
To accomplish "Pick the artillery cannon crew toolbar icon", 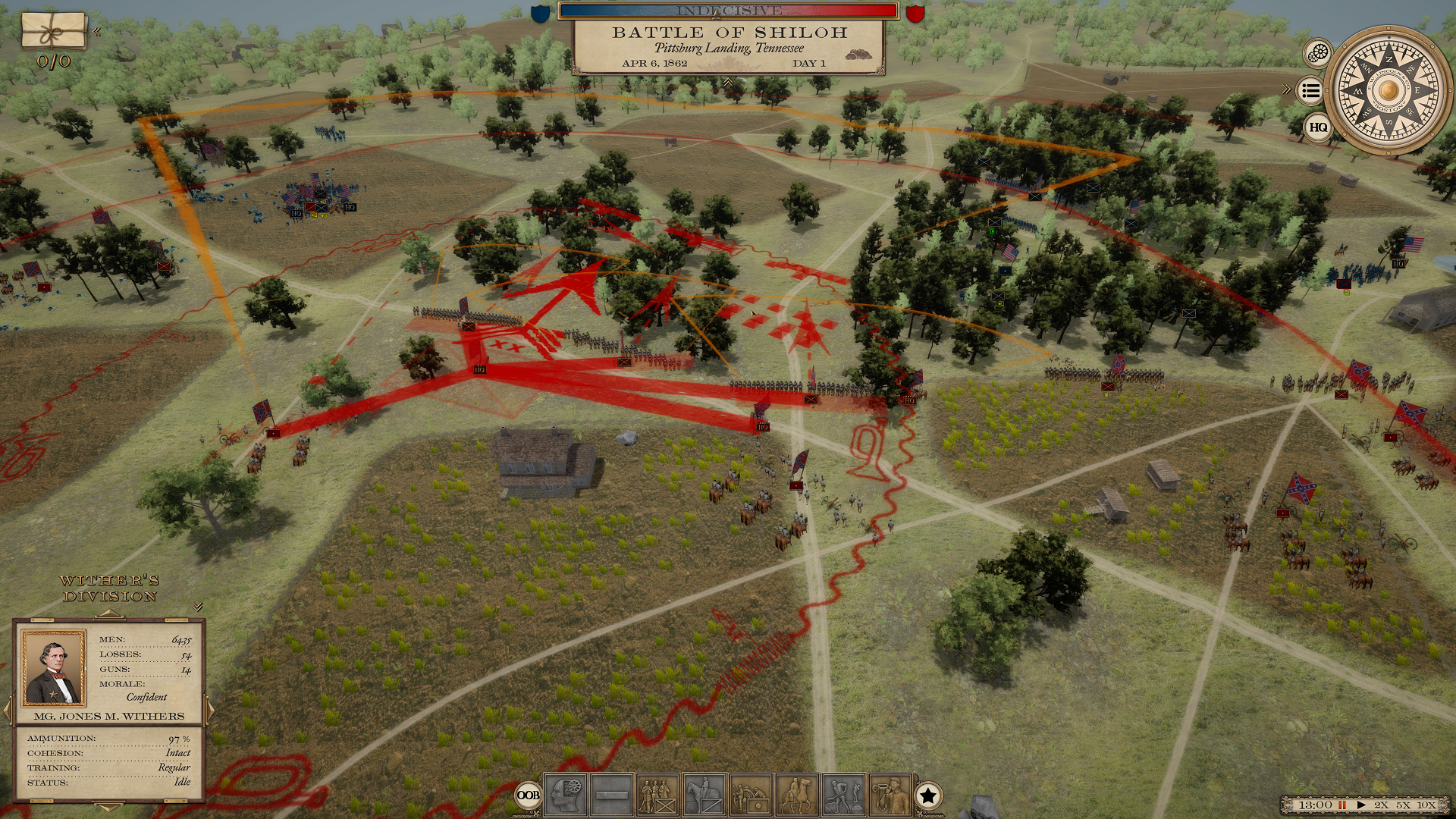I will pos(751,795).
